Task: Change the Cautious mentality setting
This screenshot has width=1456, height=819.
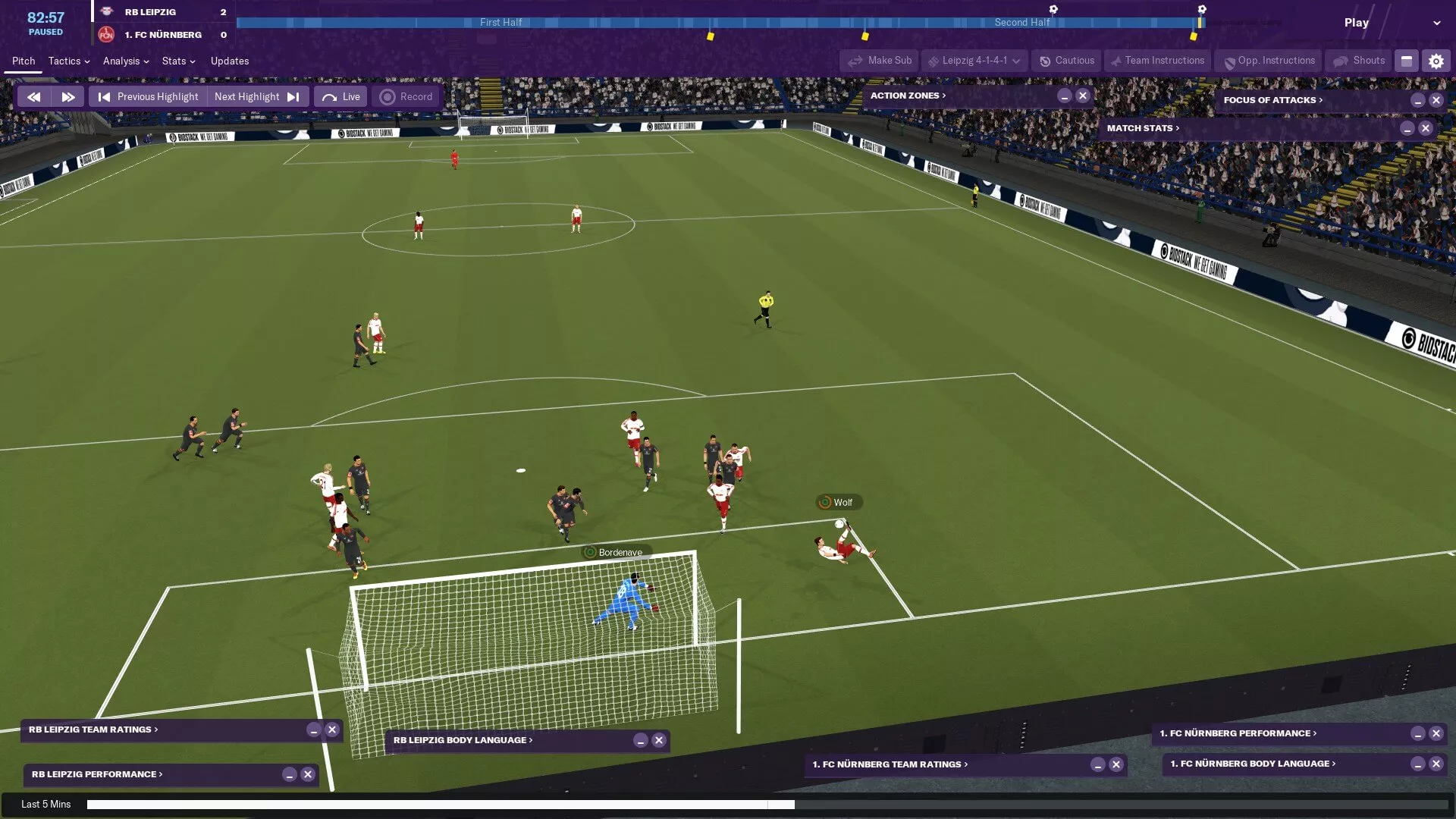Action: (1066, 61)
